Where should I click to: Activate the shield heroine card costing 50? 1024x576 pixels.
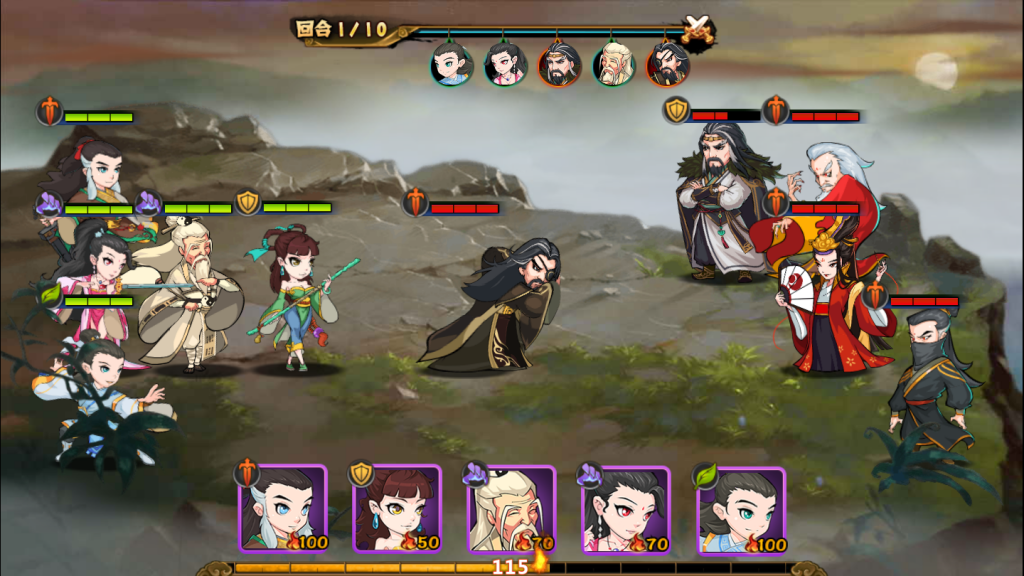coord(397,509)
